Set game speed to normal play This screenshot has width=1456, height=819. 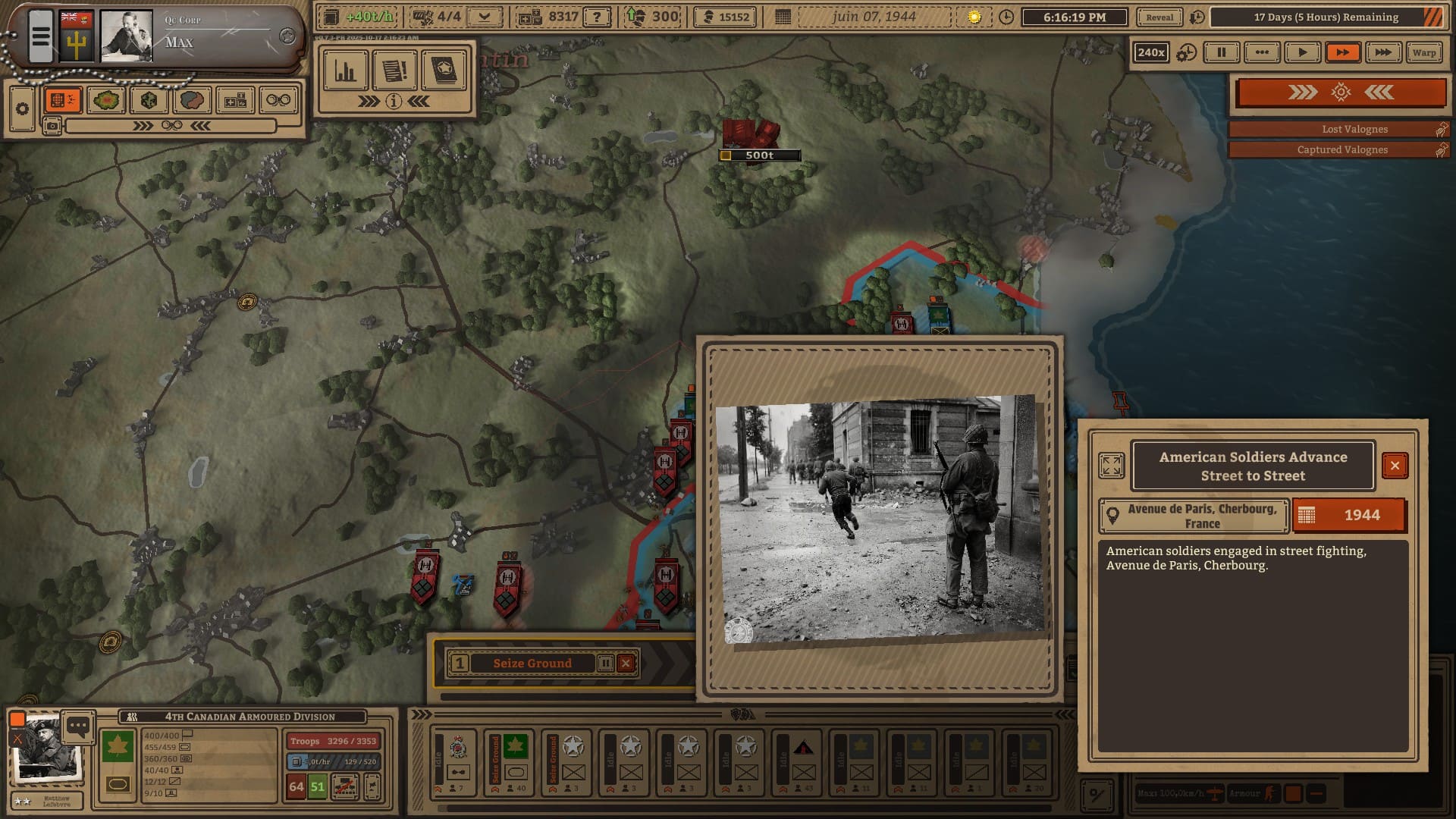1302,52
